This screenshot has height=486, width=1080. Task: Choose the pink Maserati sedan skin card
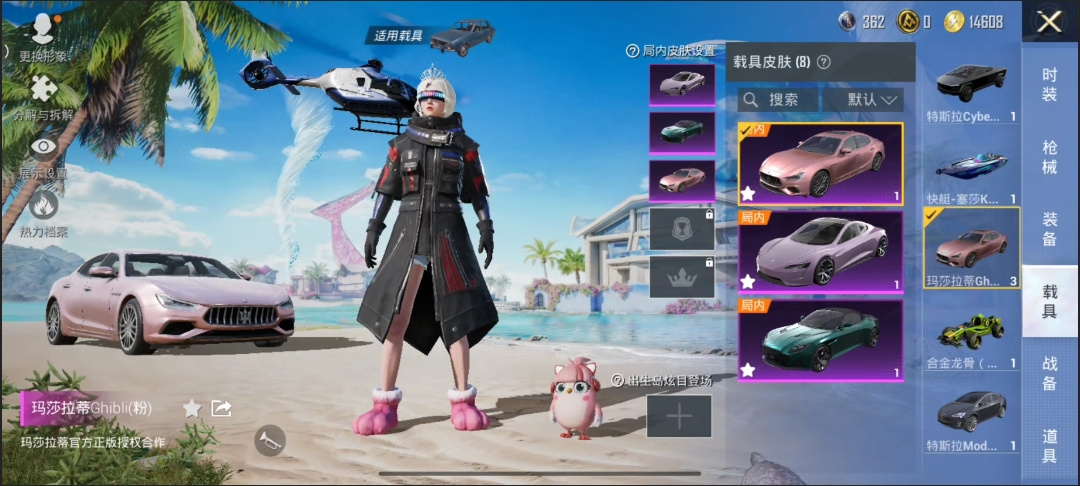[x=820, y=164]
